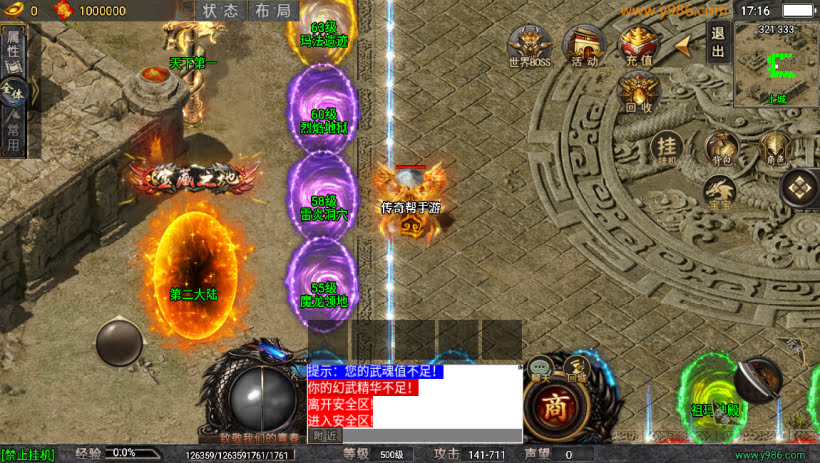Click the sword attack skill button

tap(758, 380)
